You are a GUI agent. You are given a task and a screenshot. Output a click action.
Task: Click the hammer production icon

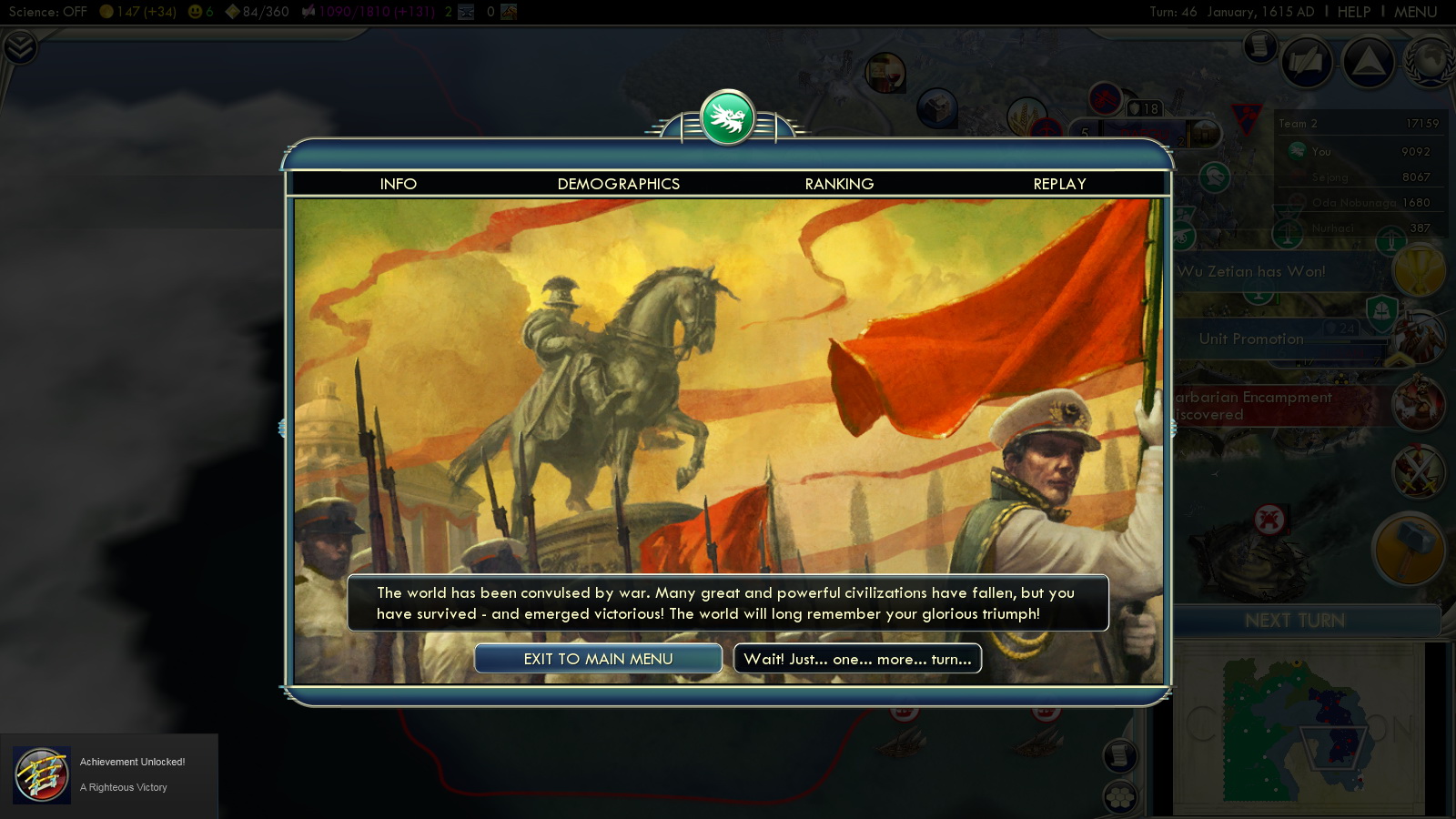pyautogui.click(x=1408, y=549)
